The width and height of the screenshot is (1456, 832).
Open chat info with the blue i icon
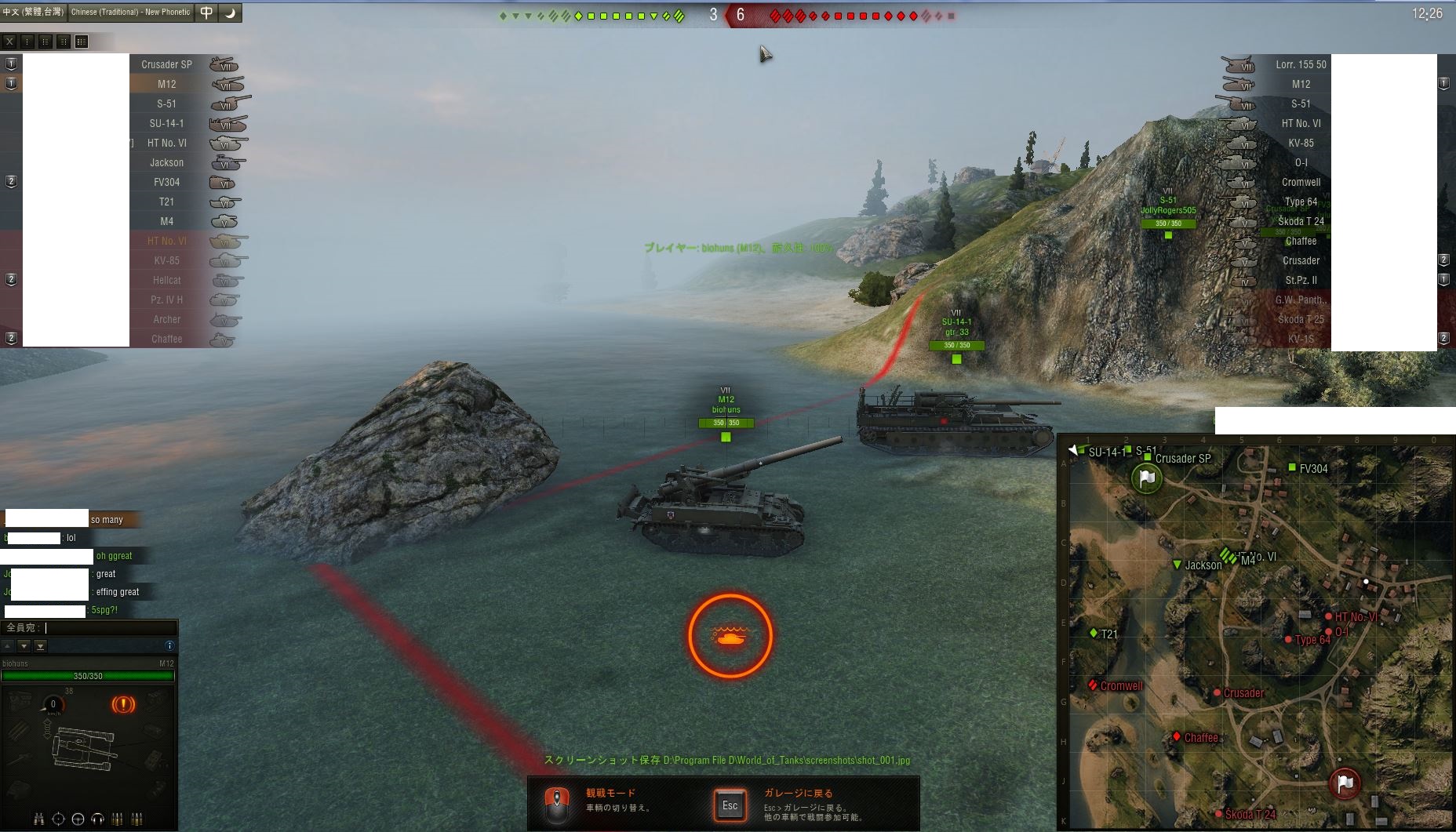(x=169, y=645)
